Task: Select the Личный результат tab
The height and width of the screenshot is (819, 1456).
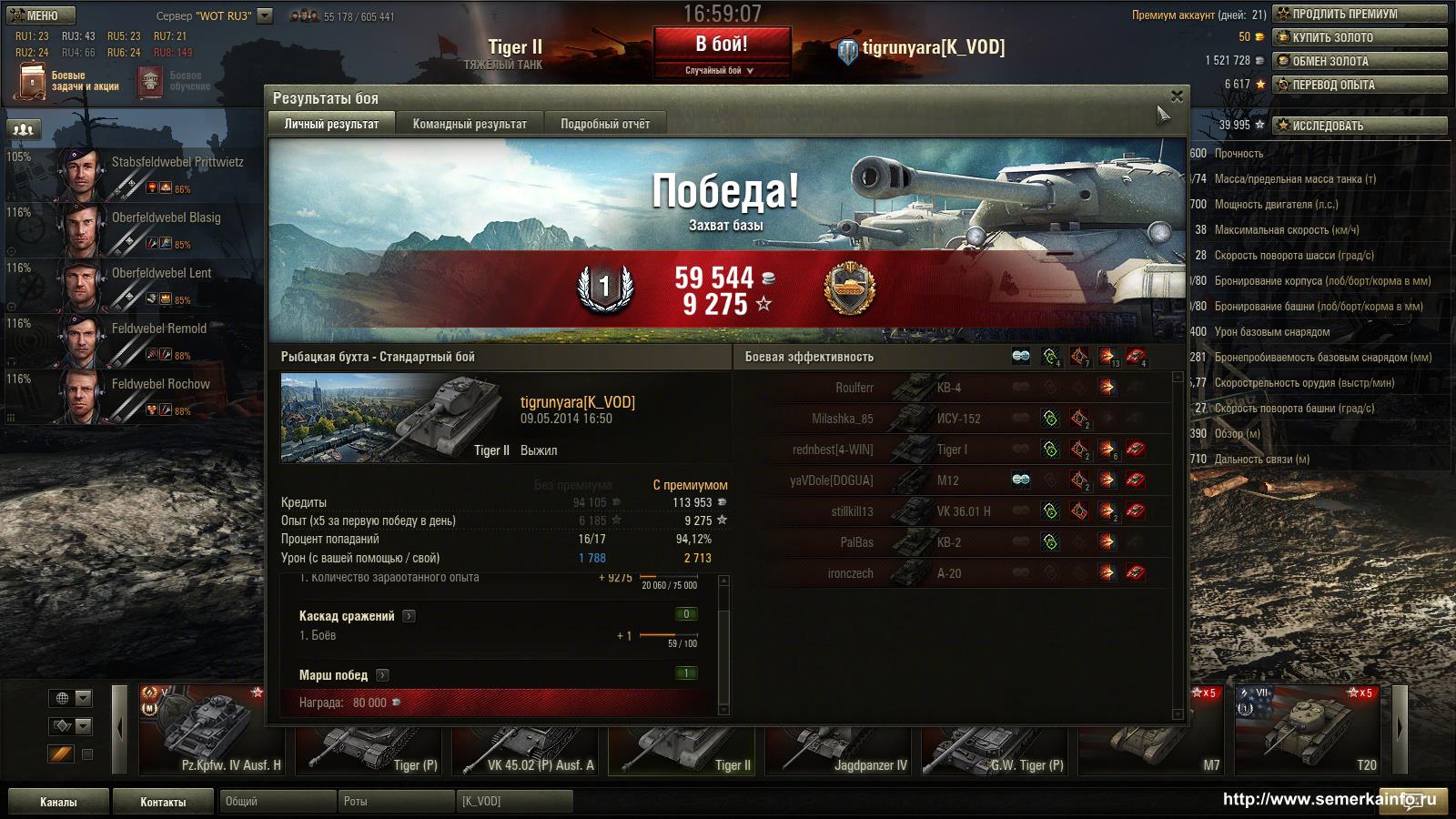Action: pyautogui.click(x=331, y=124)
